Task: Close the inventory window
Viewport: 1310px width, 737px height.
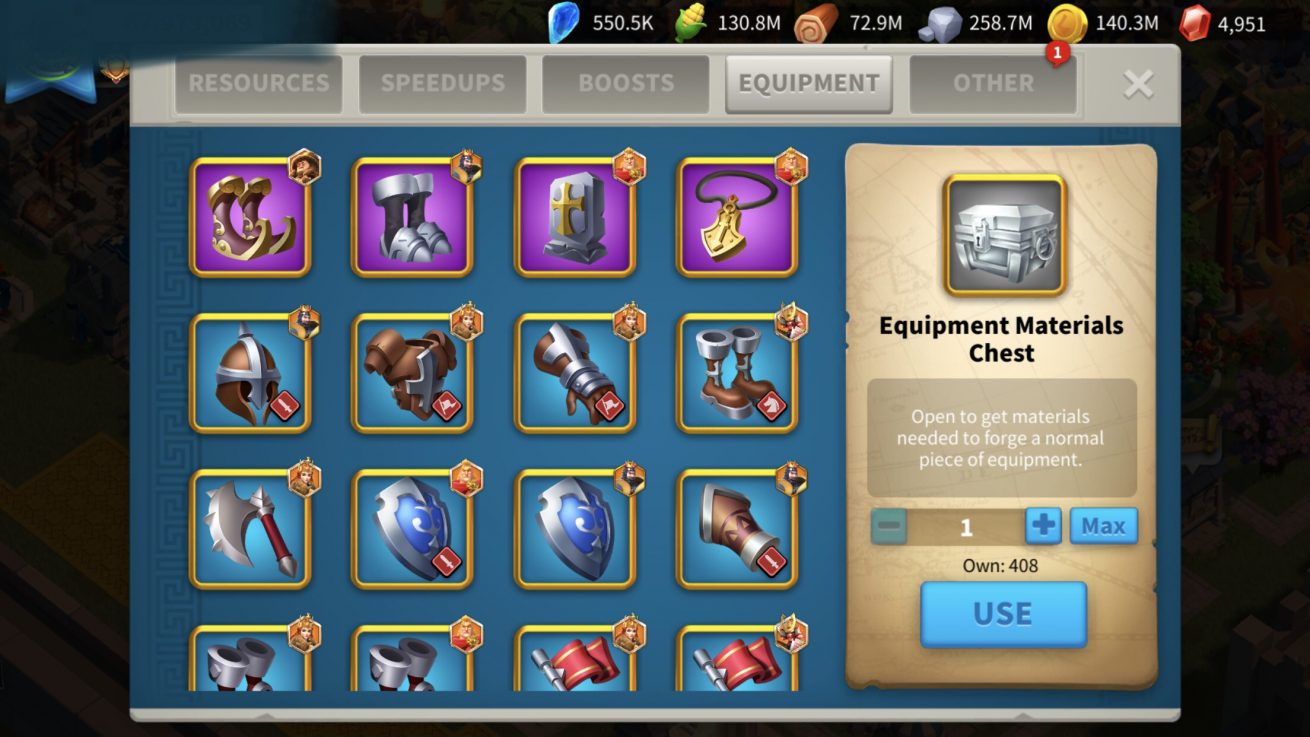Action: click(x=1138, y=84)
